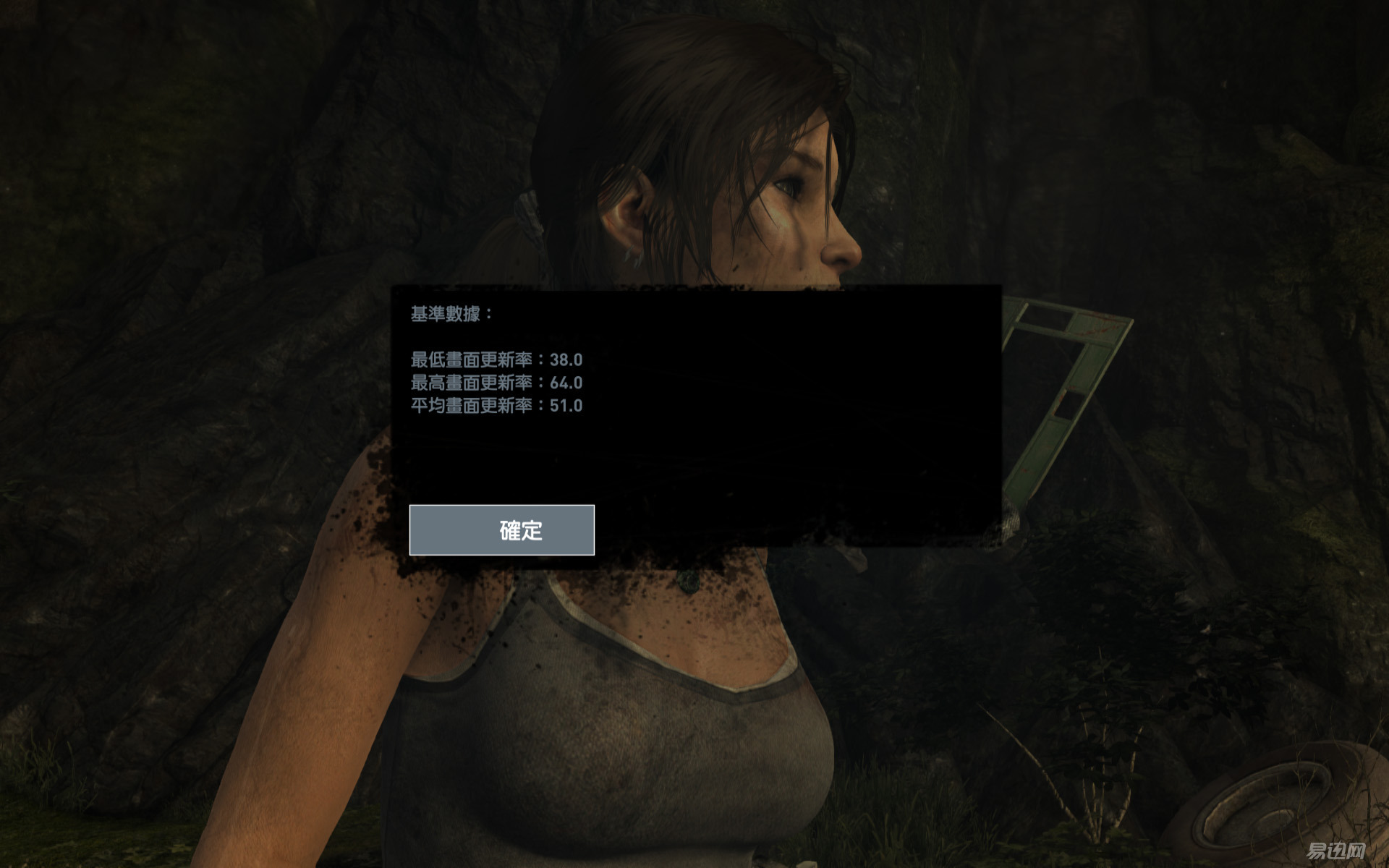Click the 確定 confirmation button
This screenshot has height=868, width=1389.
coord(503,531)
